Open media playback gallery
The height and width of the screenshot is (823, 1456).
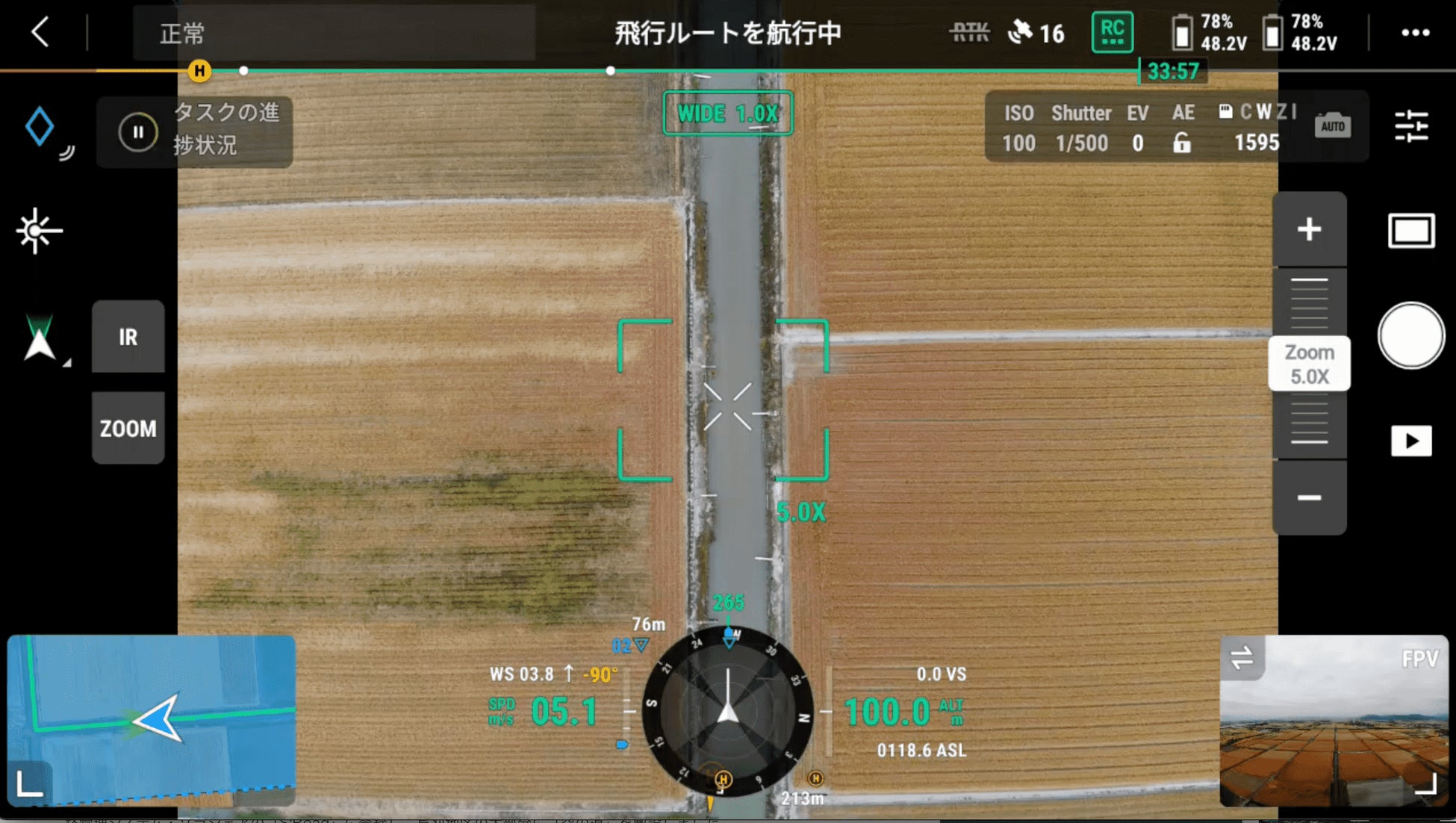click(x=1410, y=441)
